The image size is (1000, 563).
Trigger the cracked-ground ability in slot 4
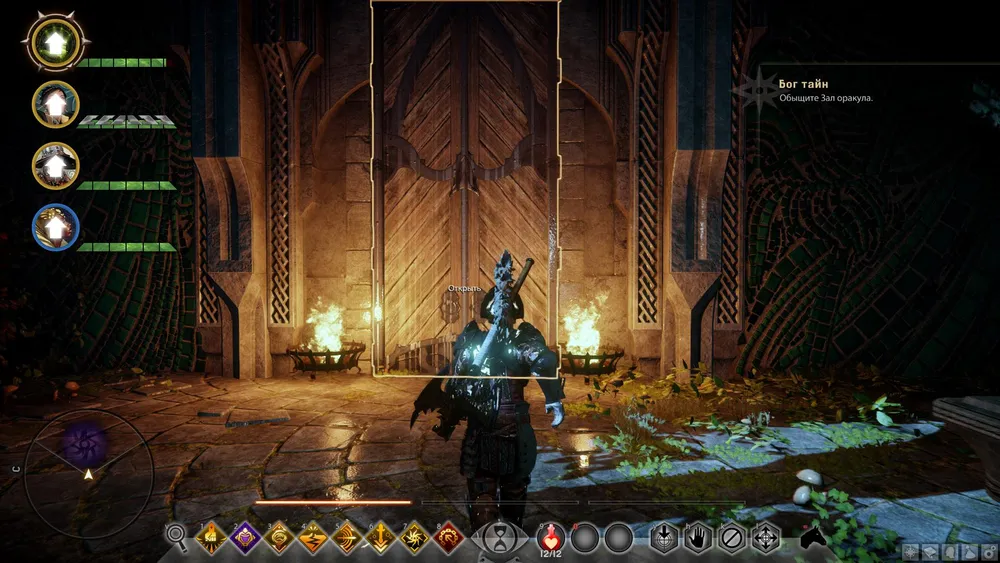314,538
